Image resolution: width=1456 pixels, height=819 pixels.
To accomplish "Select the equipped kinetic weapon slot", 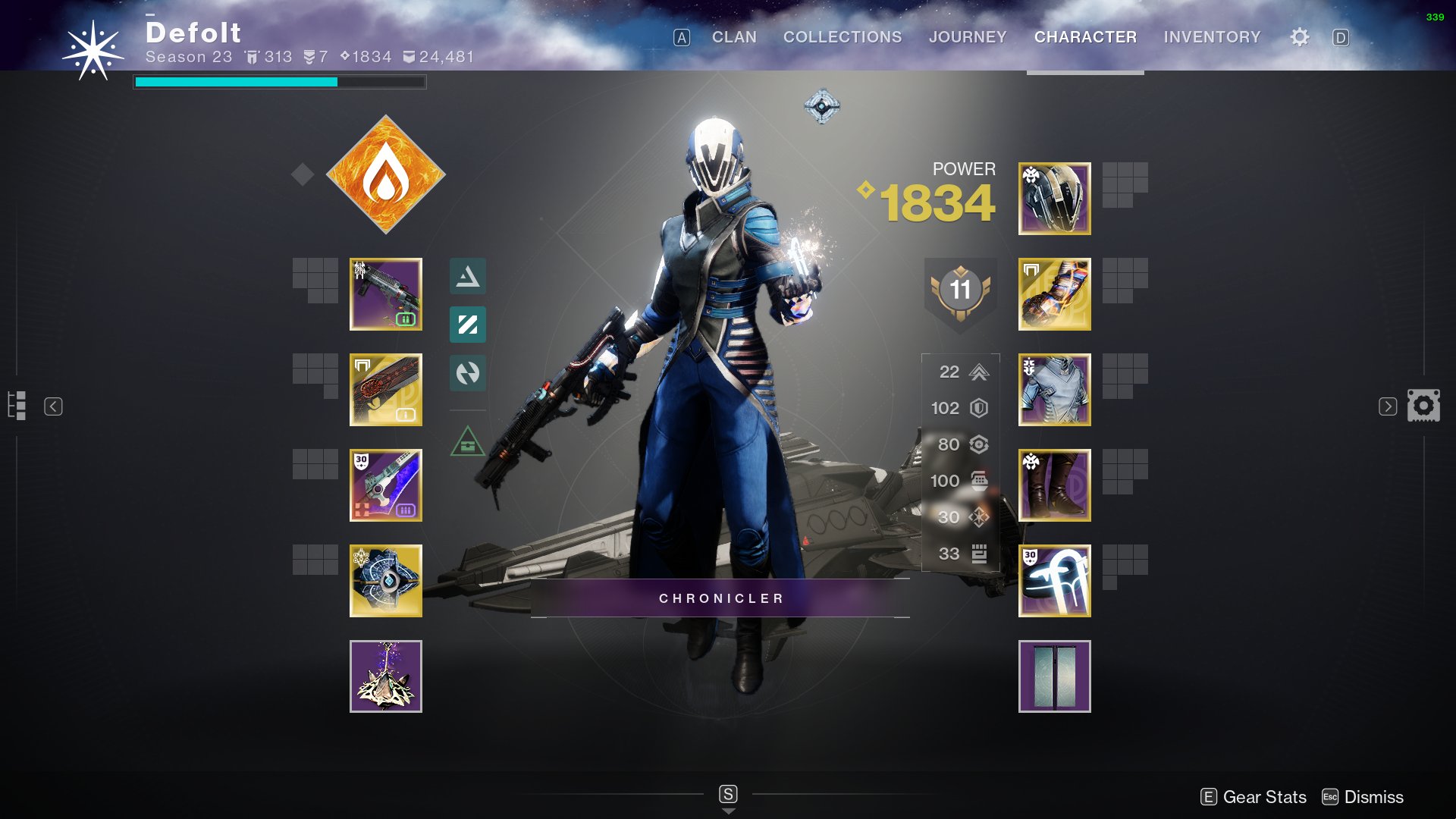I will click(386, 294).
